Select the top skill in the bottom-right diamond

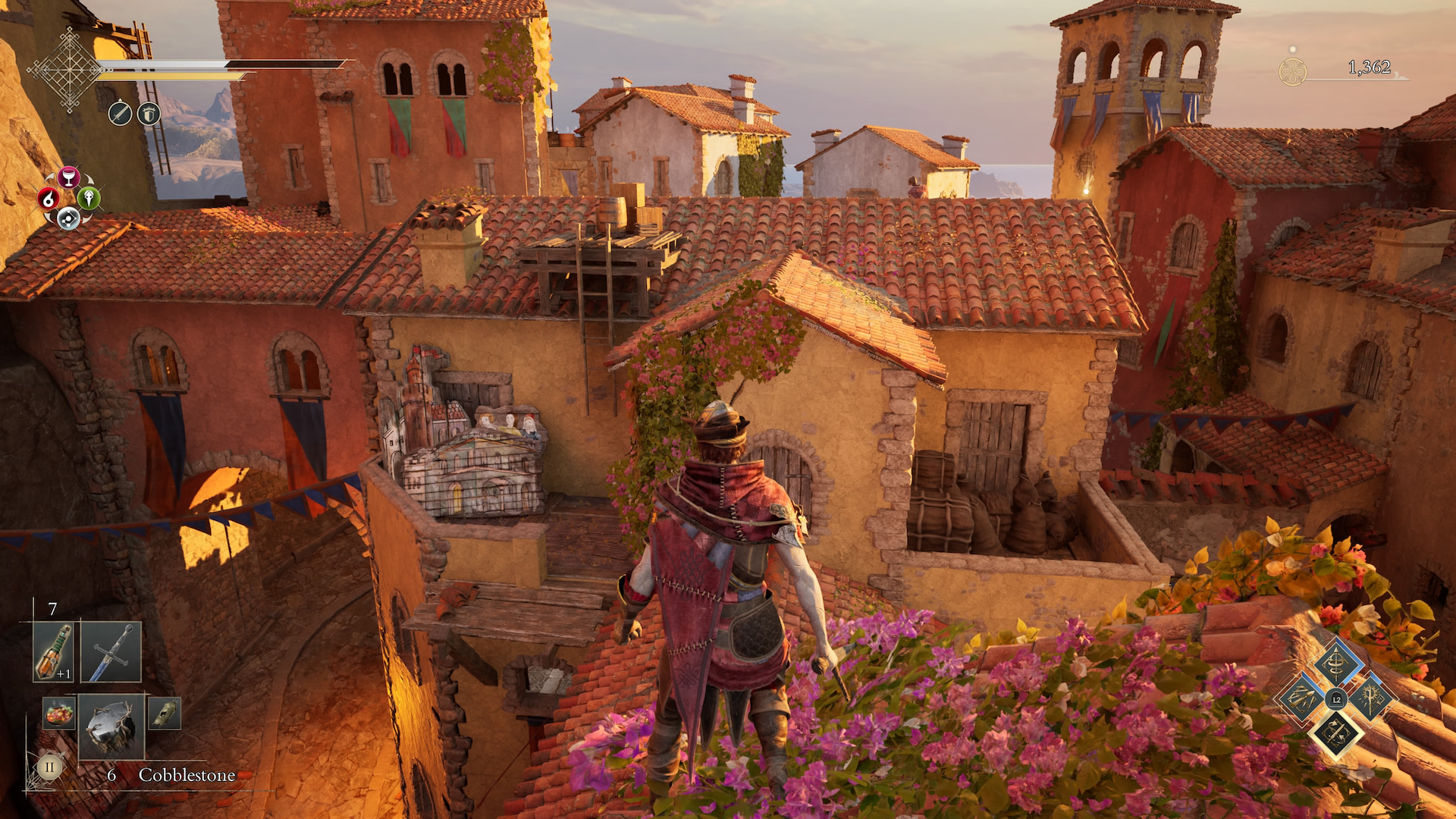pos(1335,664)
